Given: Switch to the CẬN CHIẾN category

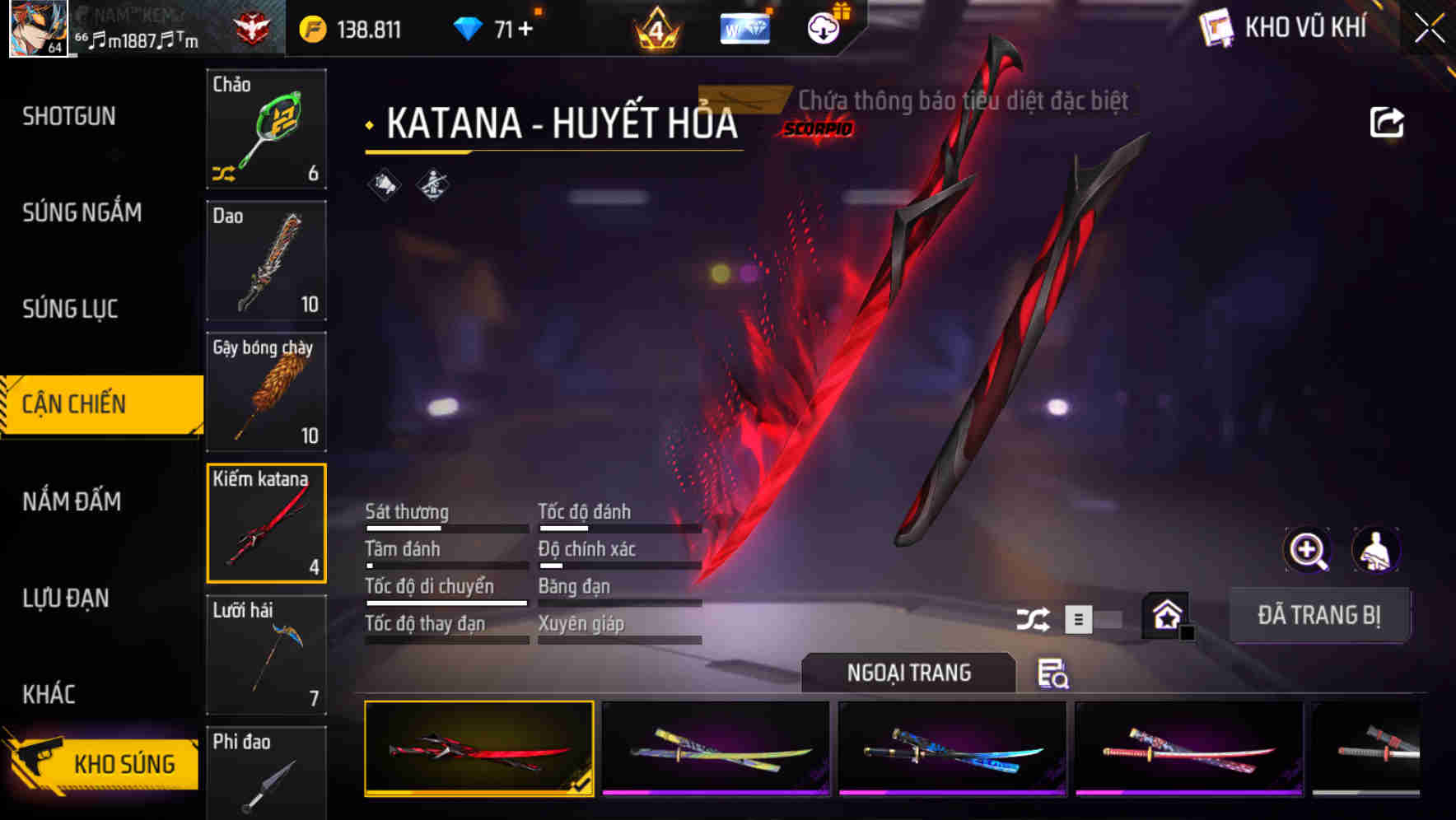Looking at the screenshot, I should click(91, 404).
